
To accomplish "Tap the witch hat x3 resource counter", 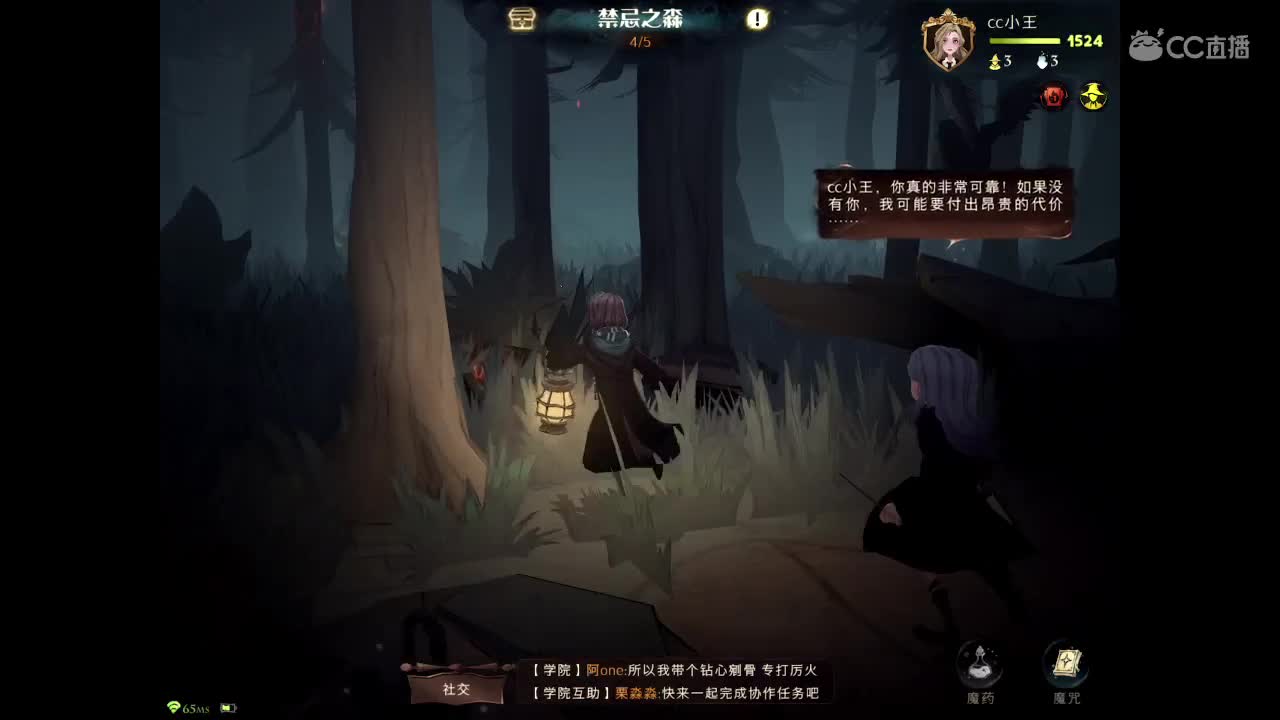I will [x=1001, y=60].
